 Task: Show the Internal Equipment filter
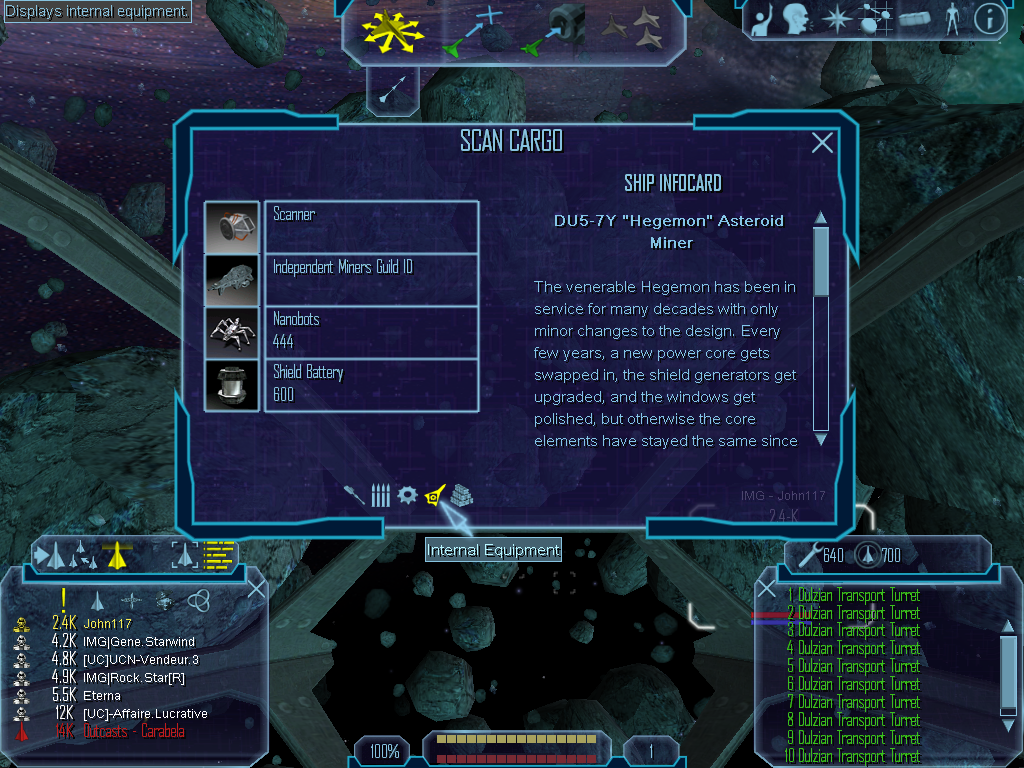click(x=435, y=495)
